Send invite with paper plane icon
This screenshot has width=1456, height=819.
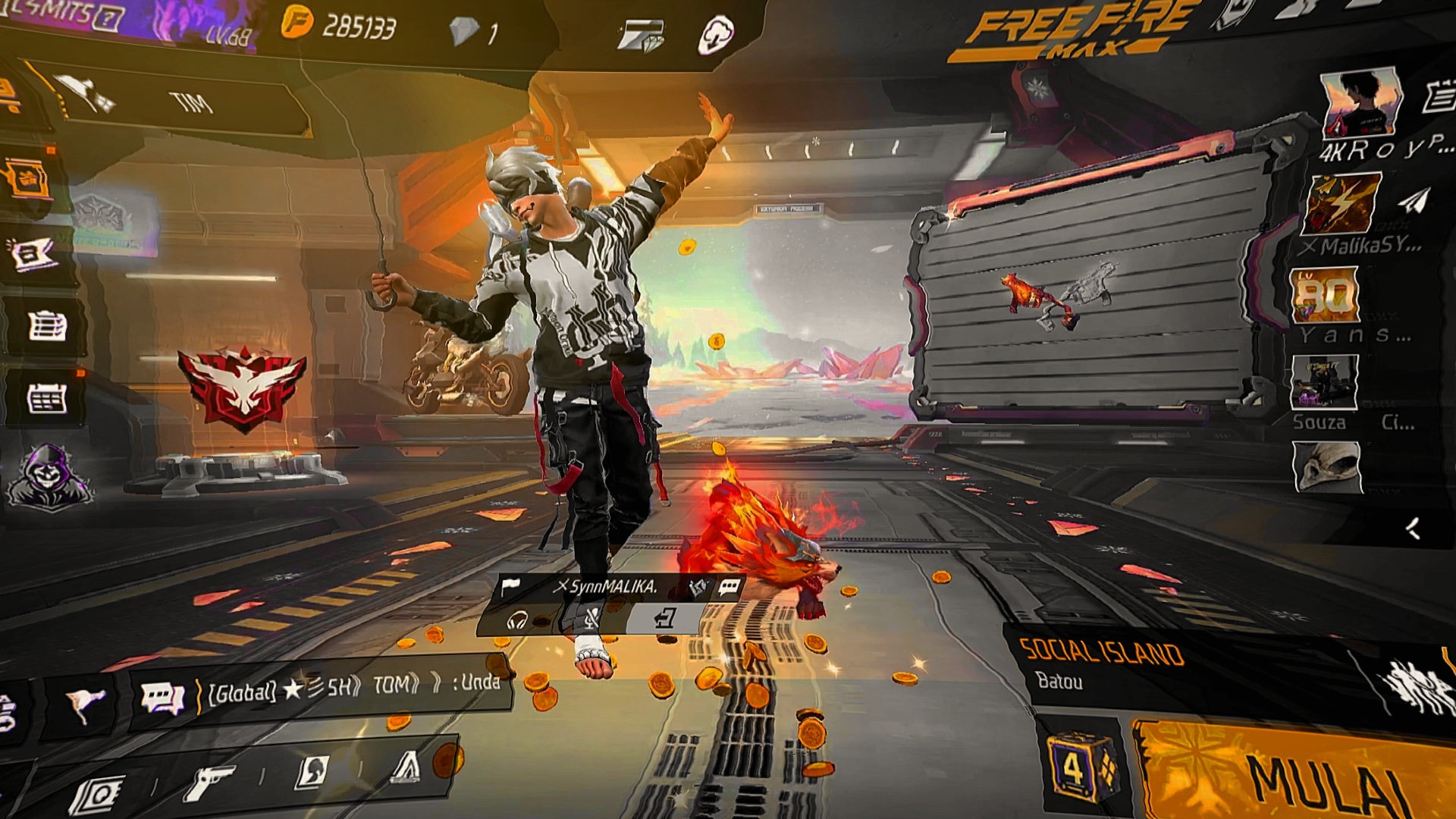point(1412,202)
